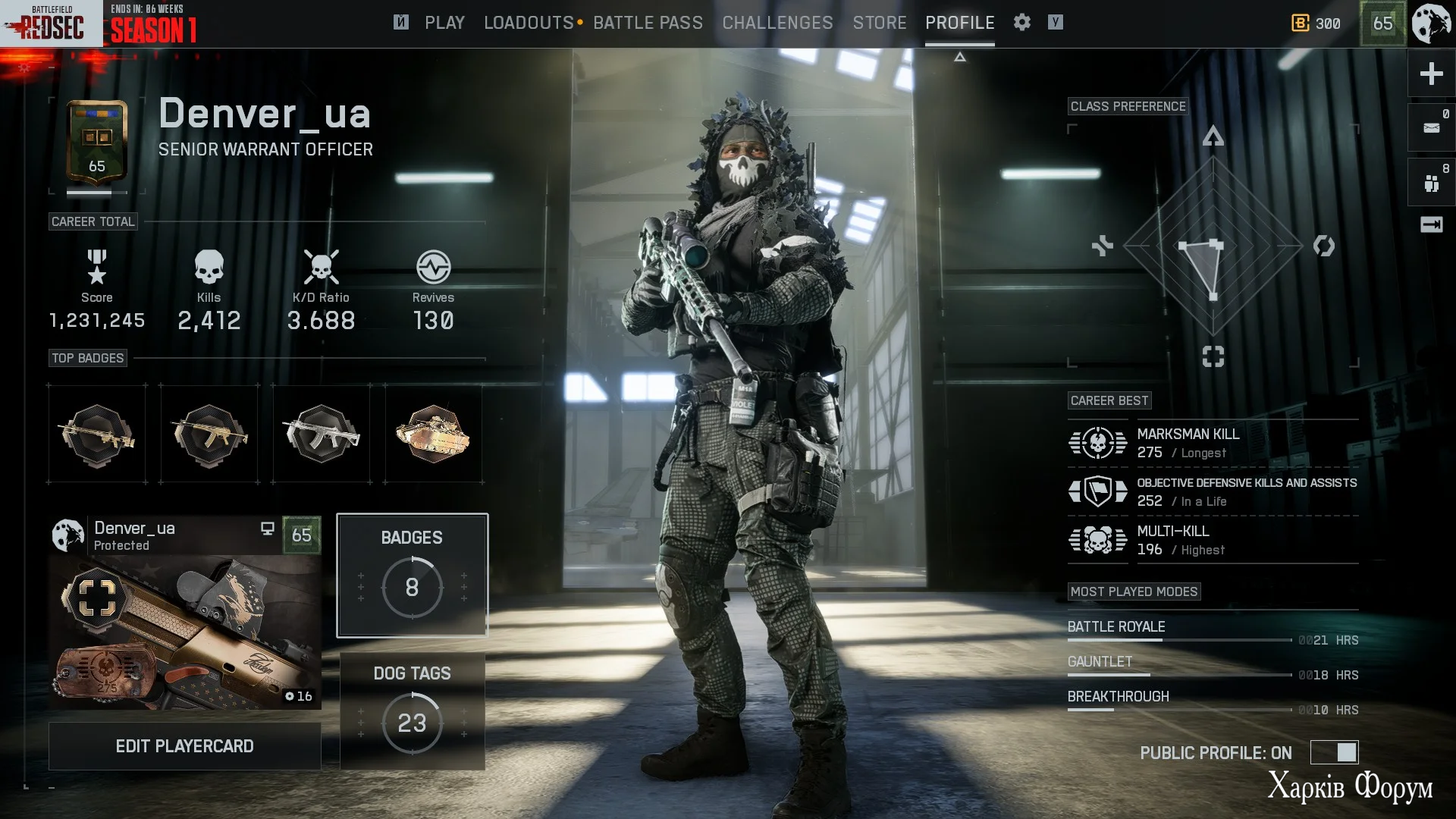Open the DOG TAGS panel
Image resolution: width=1456 pixels, height=819 pixels.
point(412,711)
